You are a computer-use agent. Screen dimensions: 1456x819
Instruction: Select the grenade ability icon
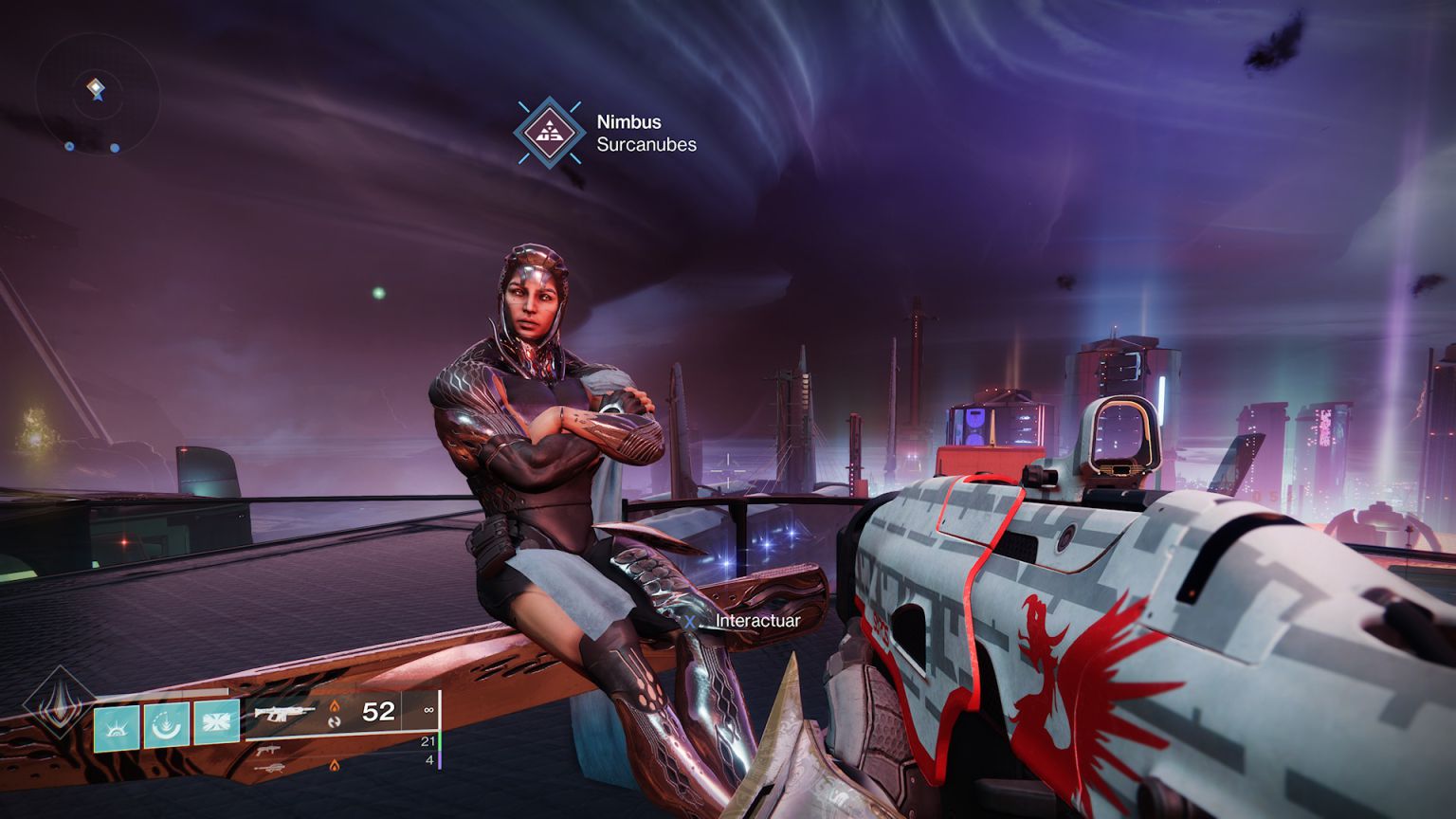(x=217, y=721)
